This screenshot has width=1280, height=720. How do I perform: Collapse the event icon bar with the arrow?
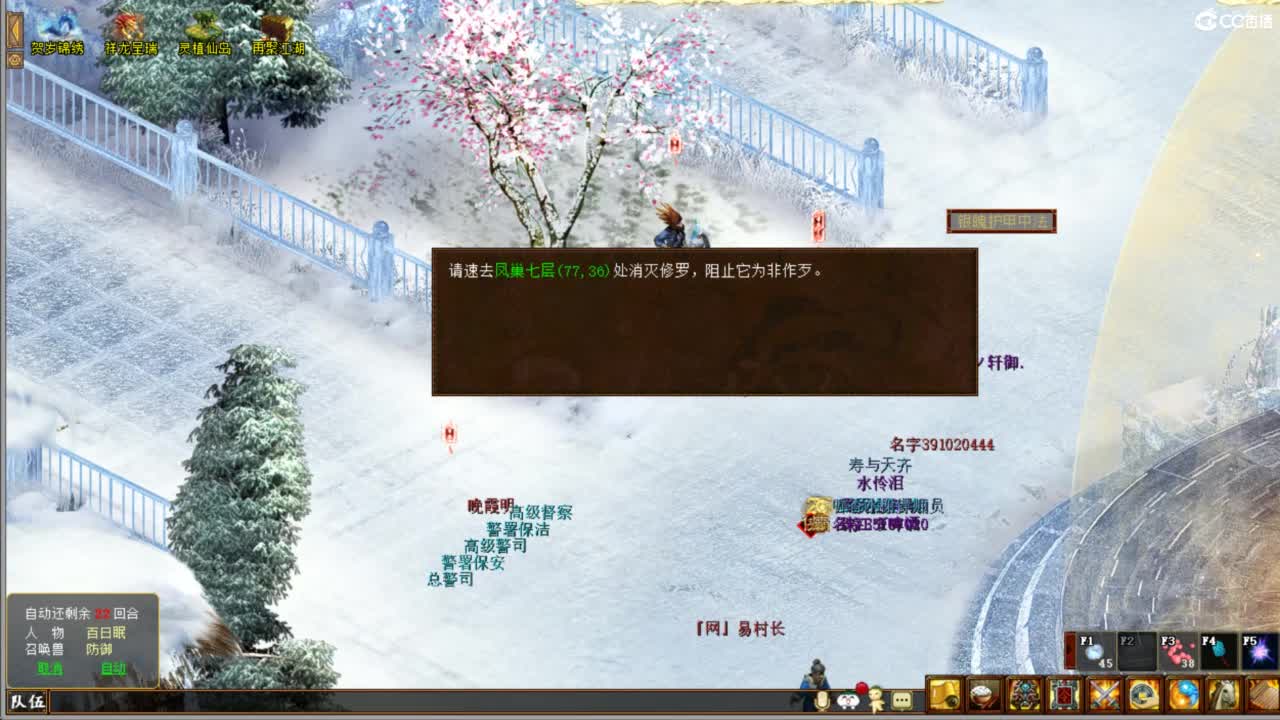(x=15, y=30)
